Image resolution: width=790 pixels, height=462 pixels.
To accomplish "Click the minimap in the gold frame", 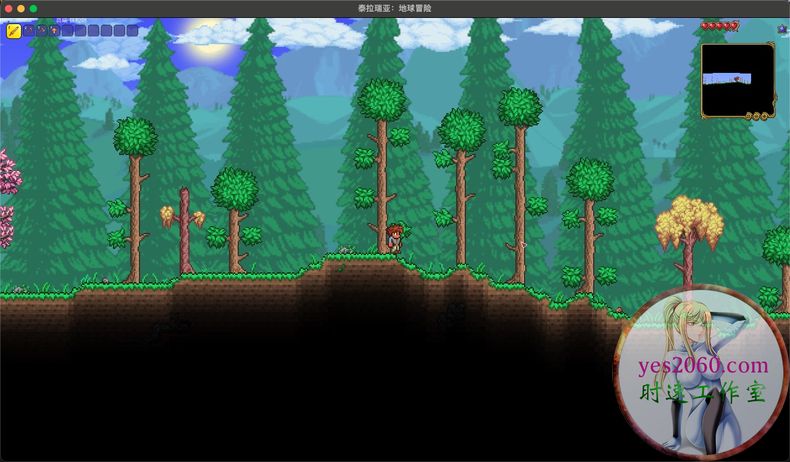I will tap(738, 80).
